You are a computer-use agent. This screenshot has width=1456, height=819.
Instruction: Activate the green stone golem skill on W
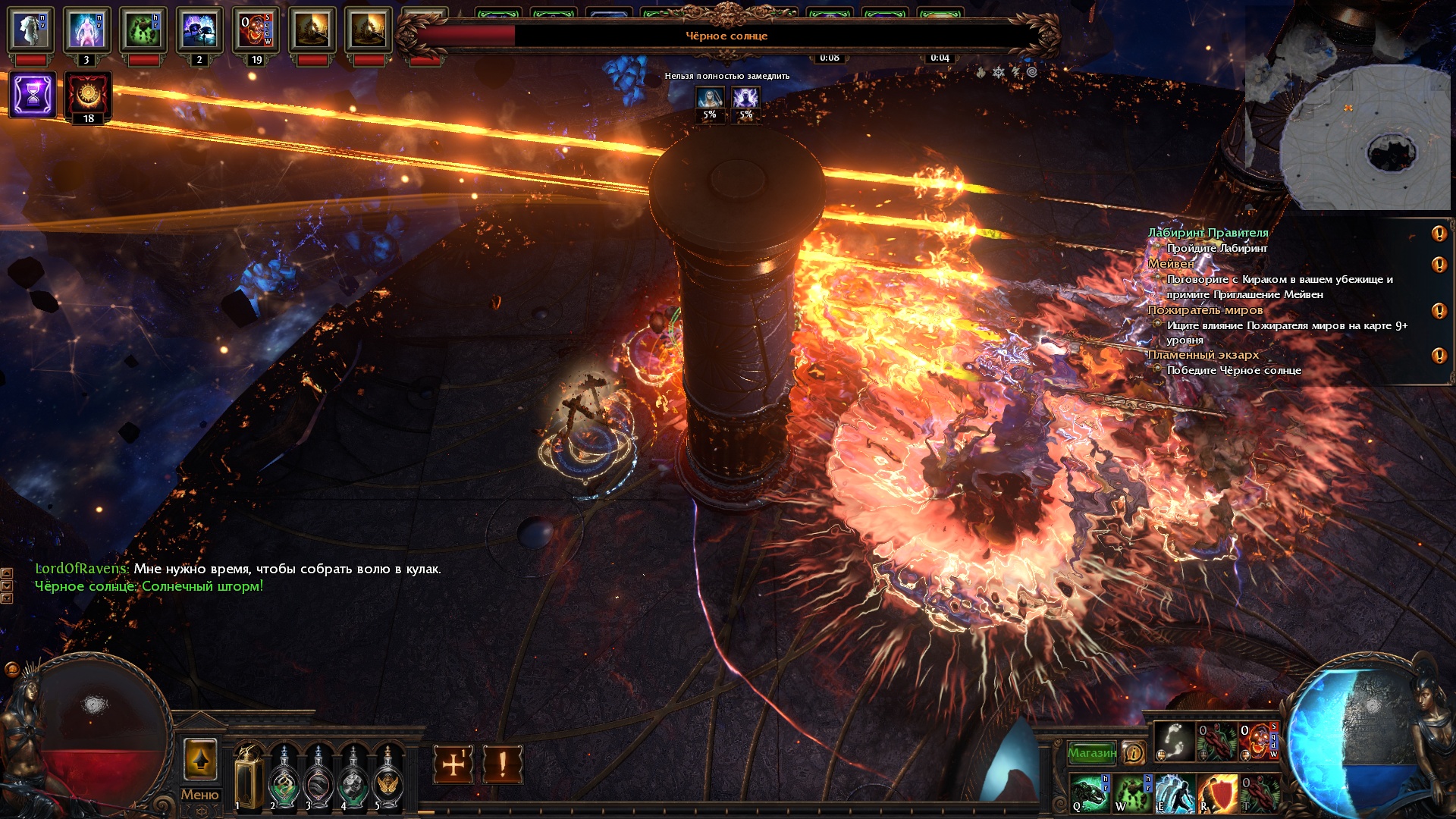(x=1132, y=793)
